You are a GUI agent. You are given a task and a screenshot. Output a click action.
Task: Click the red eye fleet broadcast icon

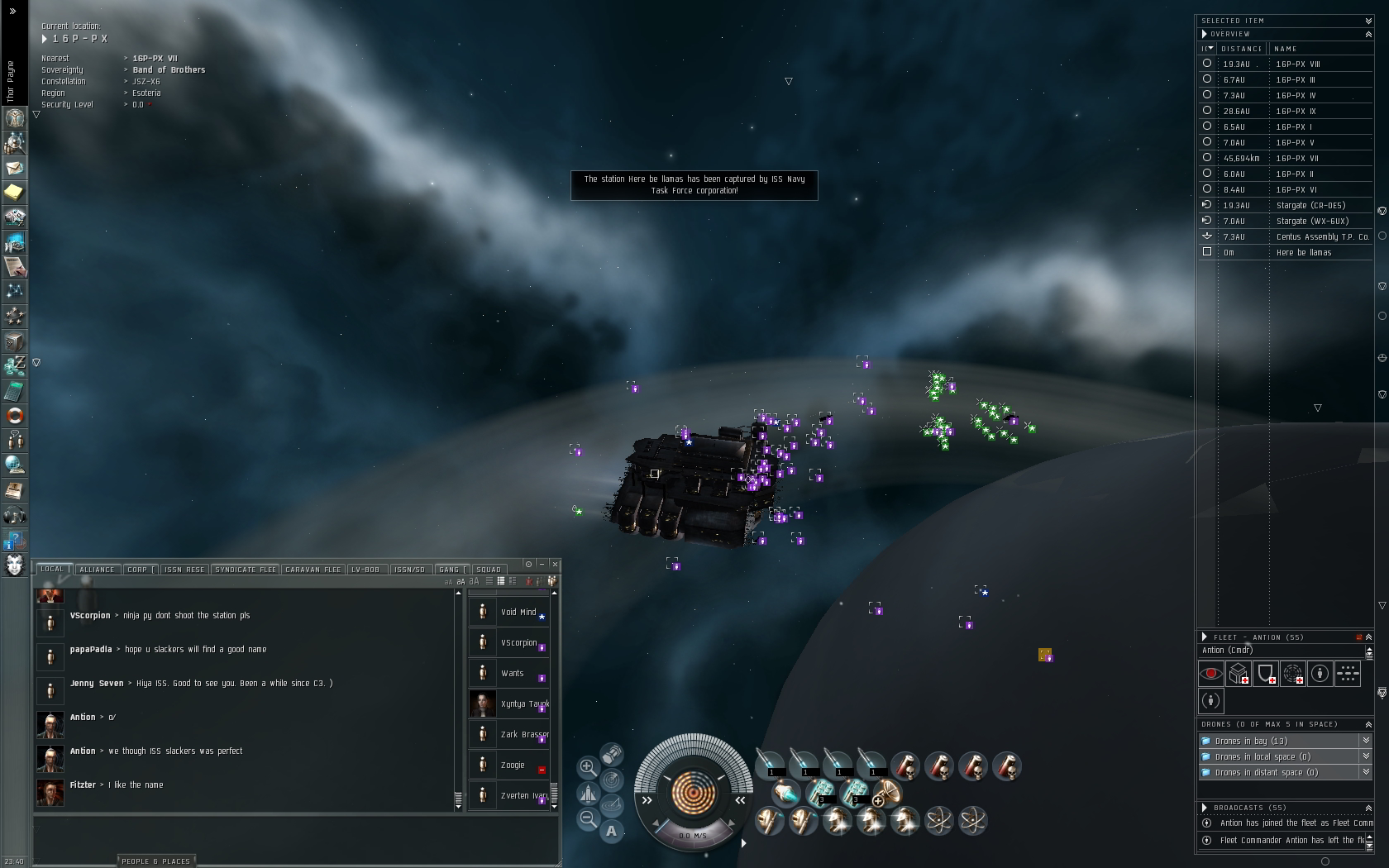1210,674
